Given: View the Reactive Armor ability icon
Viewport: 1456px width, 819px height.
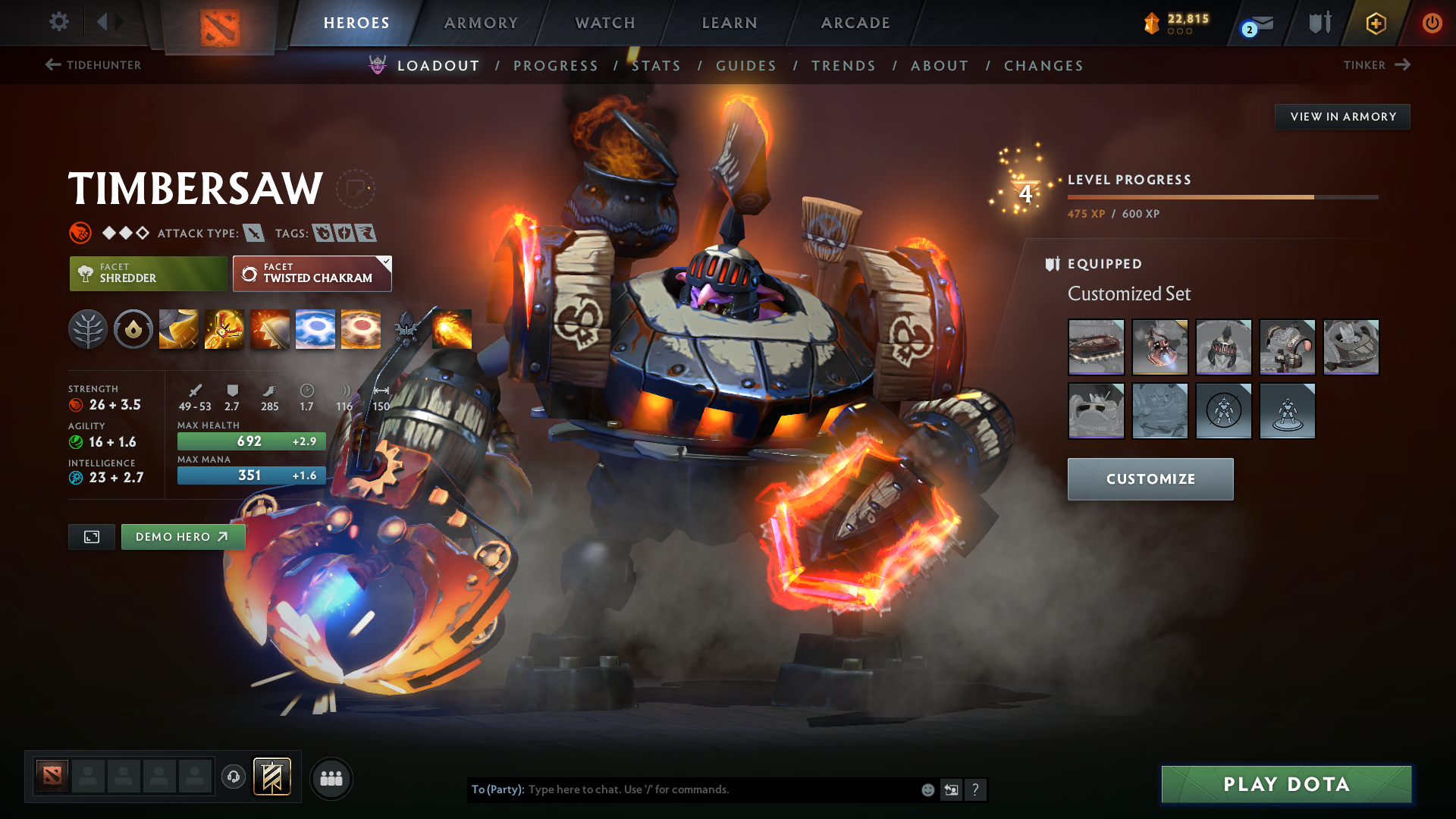Looking at the screenshot, I should [x=269, y=328].
